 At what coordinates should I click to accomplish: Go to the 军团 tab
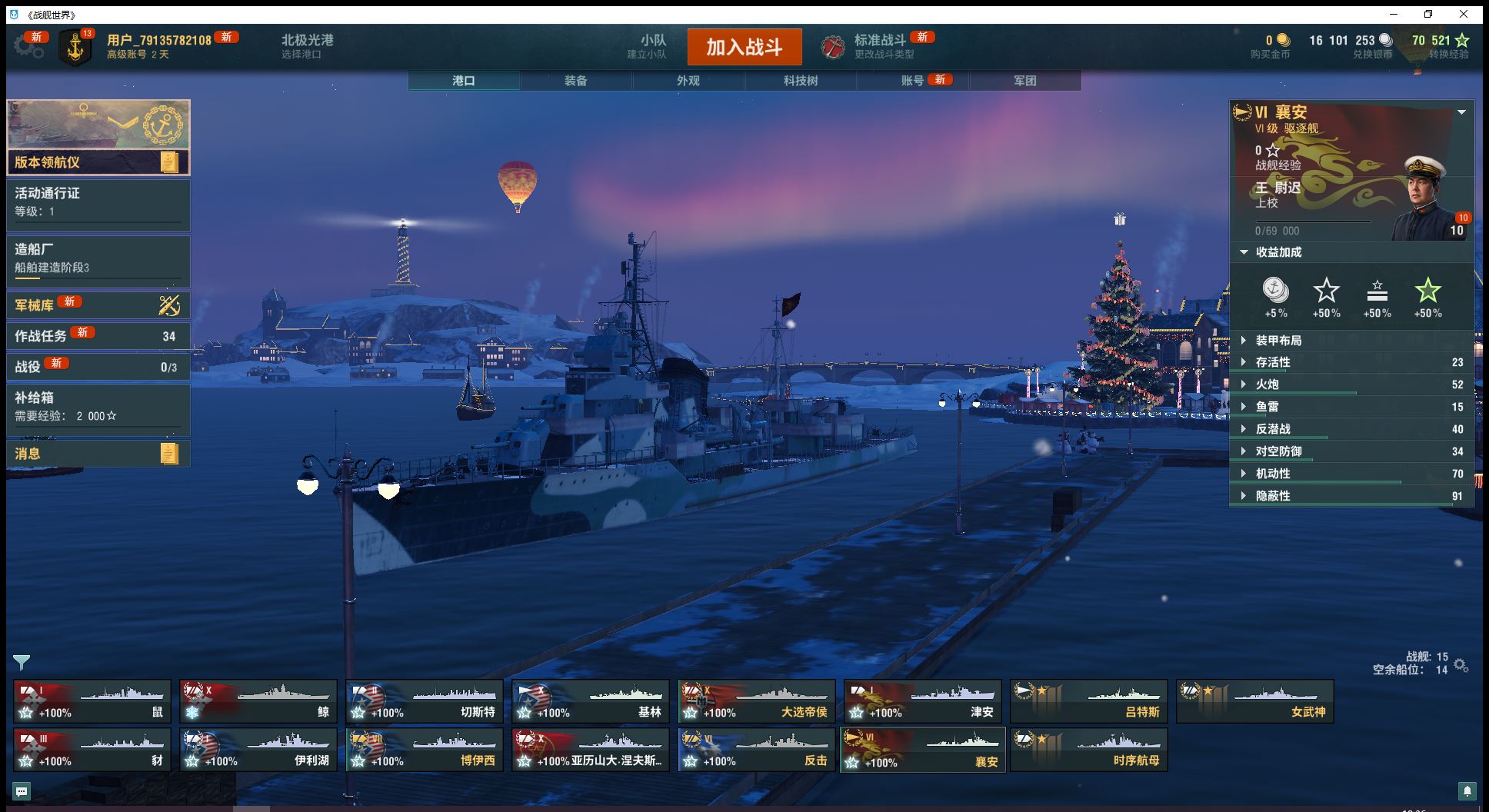point(1024,81)
